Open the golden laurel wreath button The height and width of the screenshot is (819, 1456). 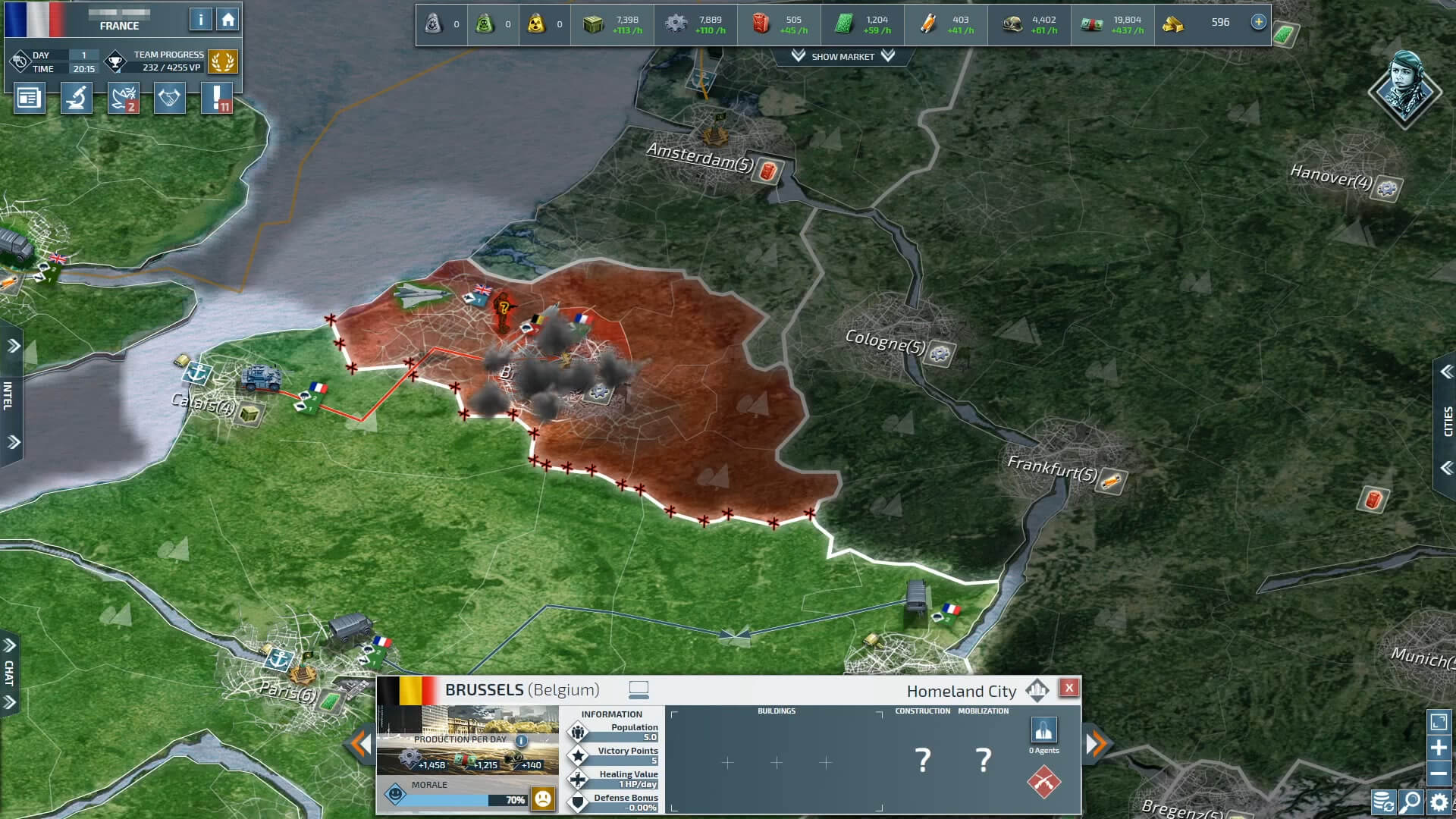[222, 62]
